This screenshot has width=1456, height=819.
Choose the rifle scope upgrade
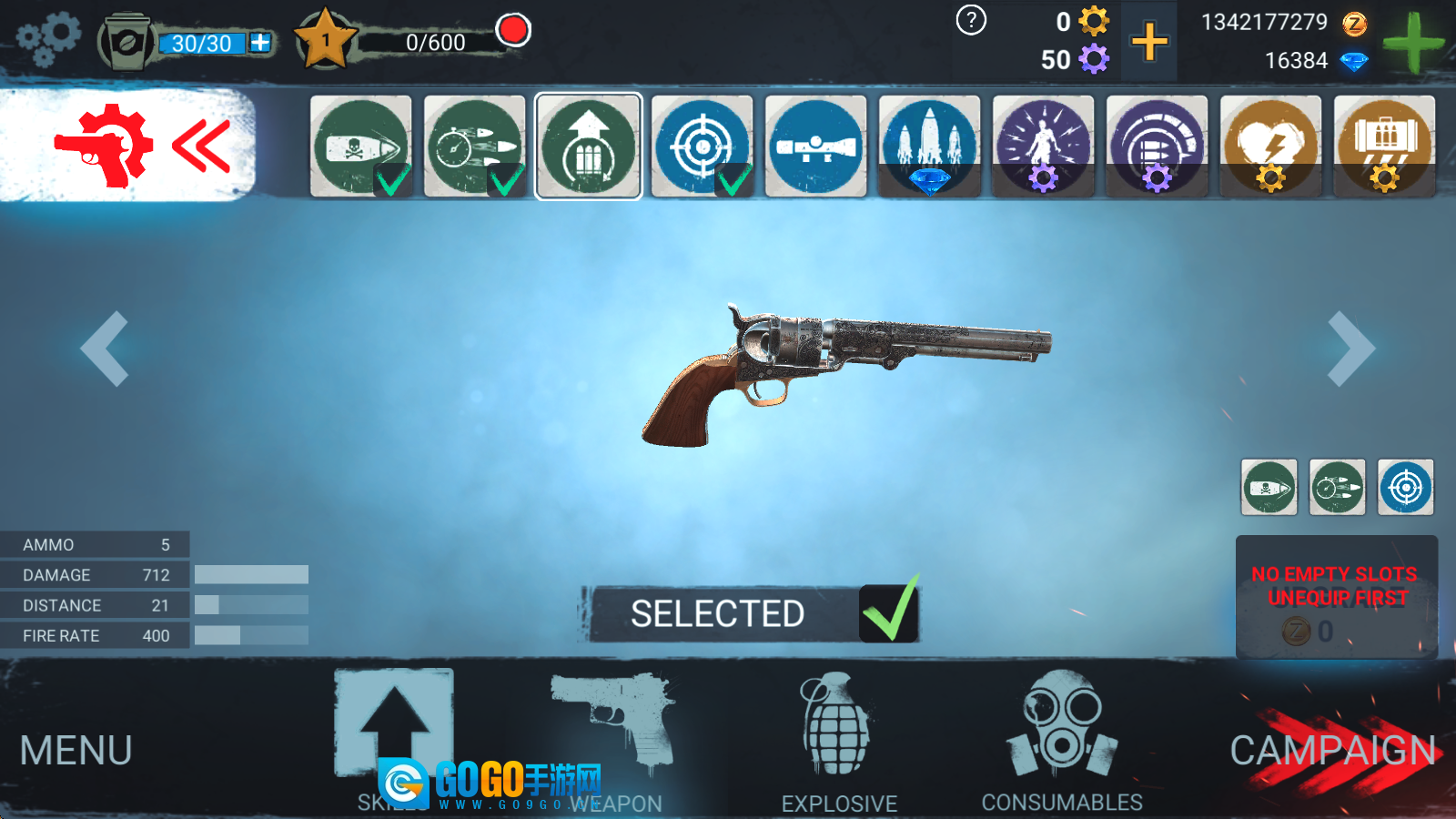pos(815,146)
